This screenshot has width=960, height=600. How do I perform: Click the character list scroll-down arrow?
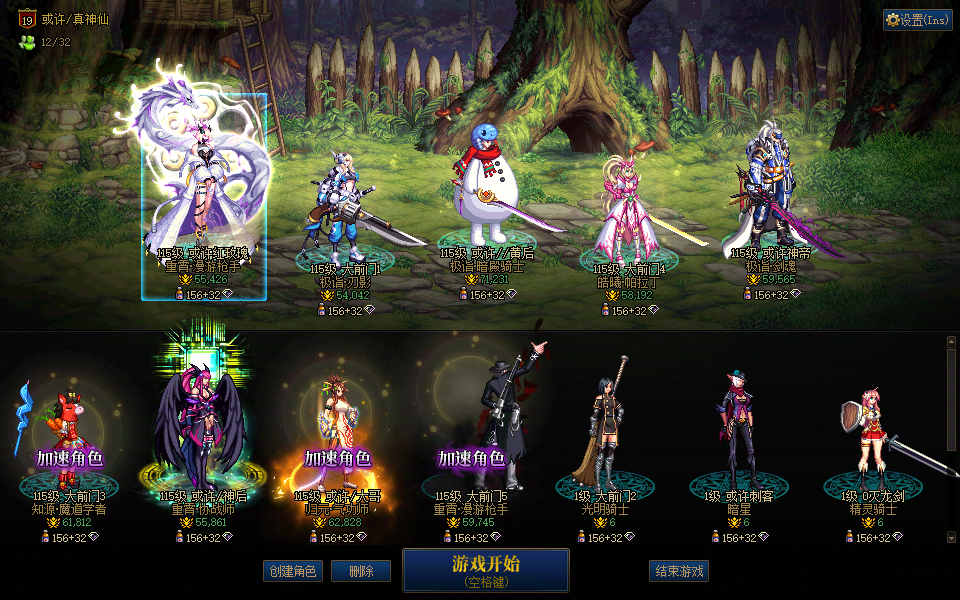coord(951,538)
